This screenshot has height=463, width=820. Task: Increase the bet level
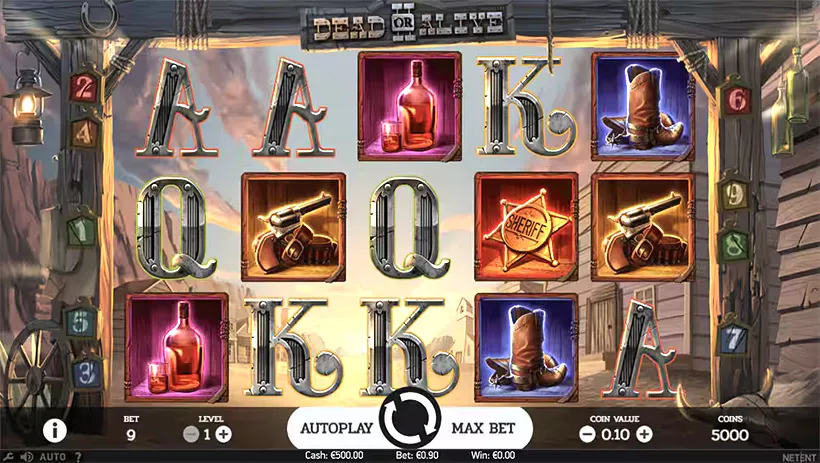[223, 434]
